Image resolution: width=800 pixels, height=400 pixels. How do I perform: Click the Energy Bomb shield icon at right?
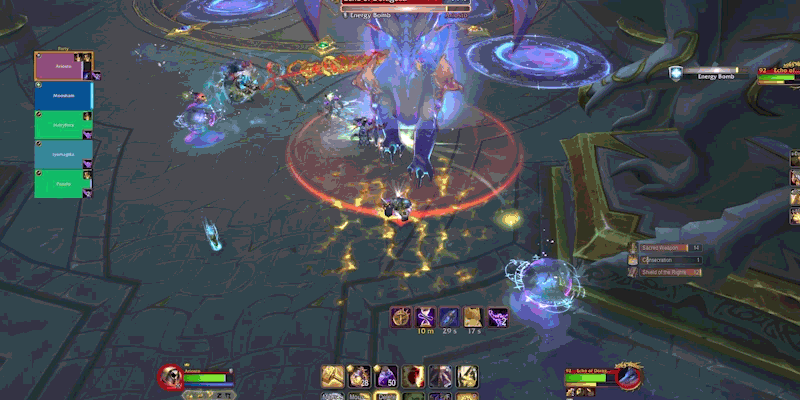coord(677,73)
